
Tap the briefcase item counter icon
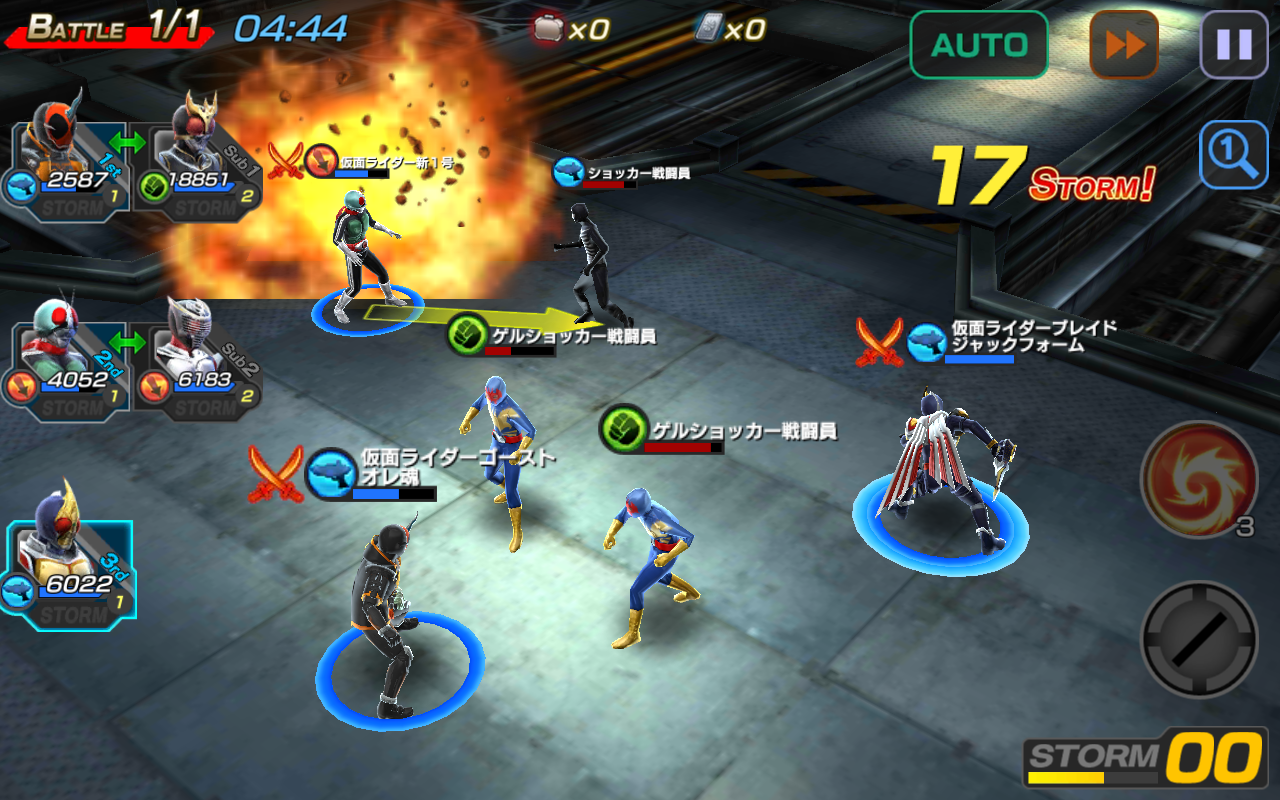[x=547, y=30]
